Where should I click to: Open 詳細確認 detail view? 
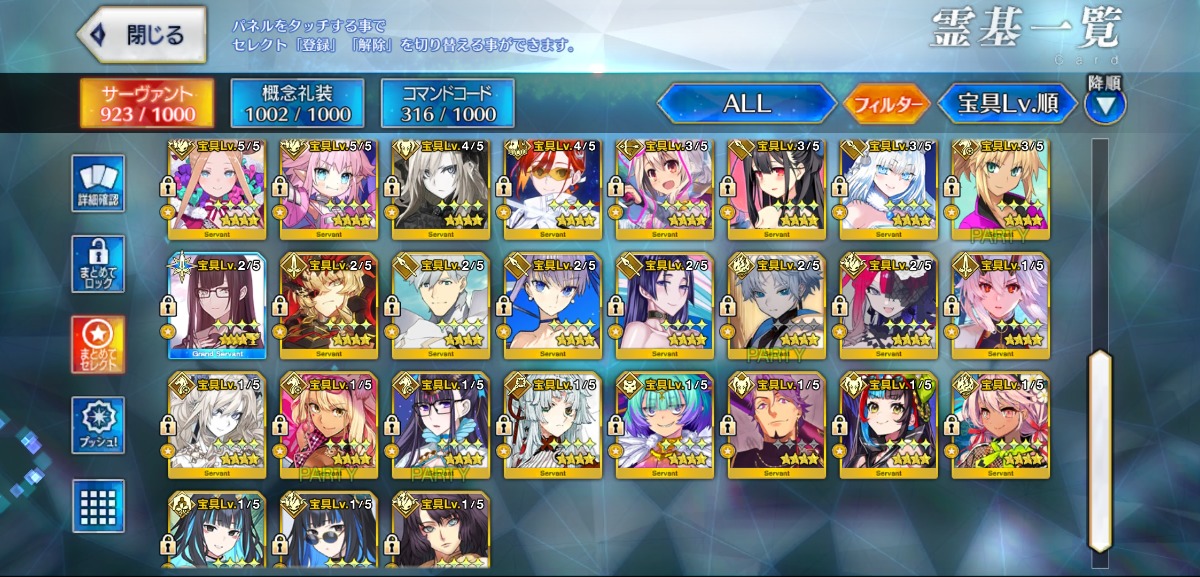[x=98, y=184]
